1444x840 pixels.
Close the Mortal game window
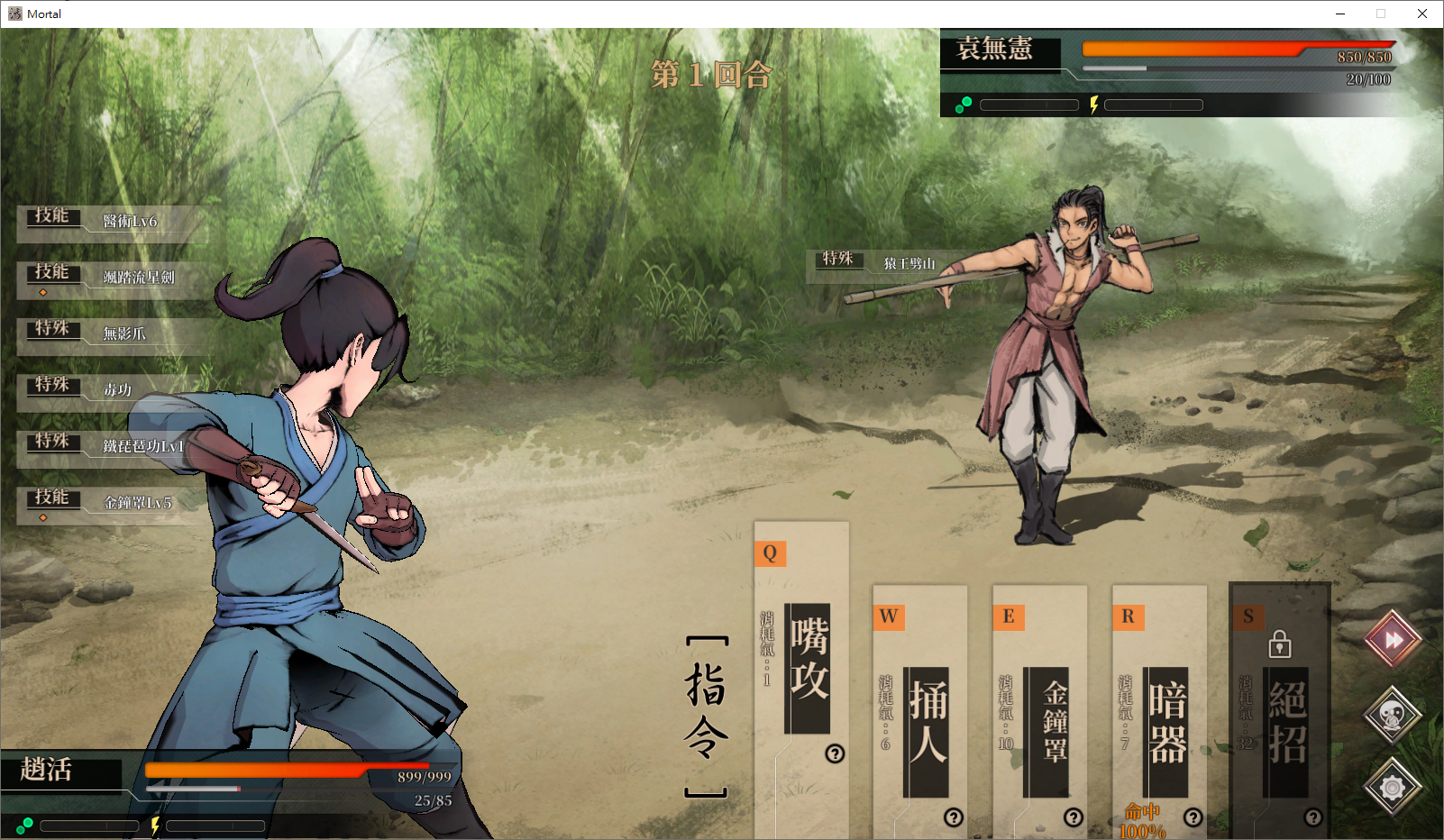(x=1422, y=14)
